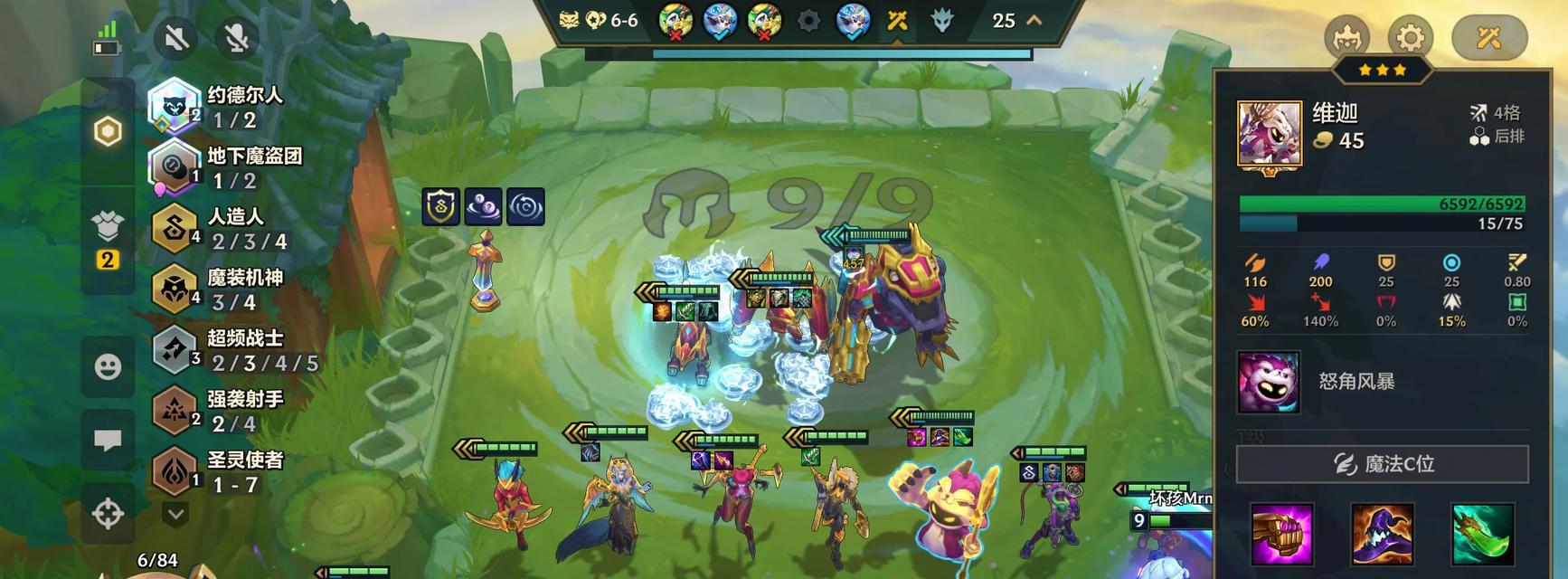Click the crosshair icon on the left sidebar
Image resolution: width=1568 pixels, height=579 pixels.
coord(108,513)
